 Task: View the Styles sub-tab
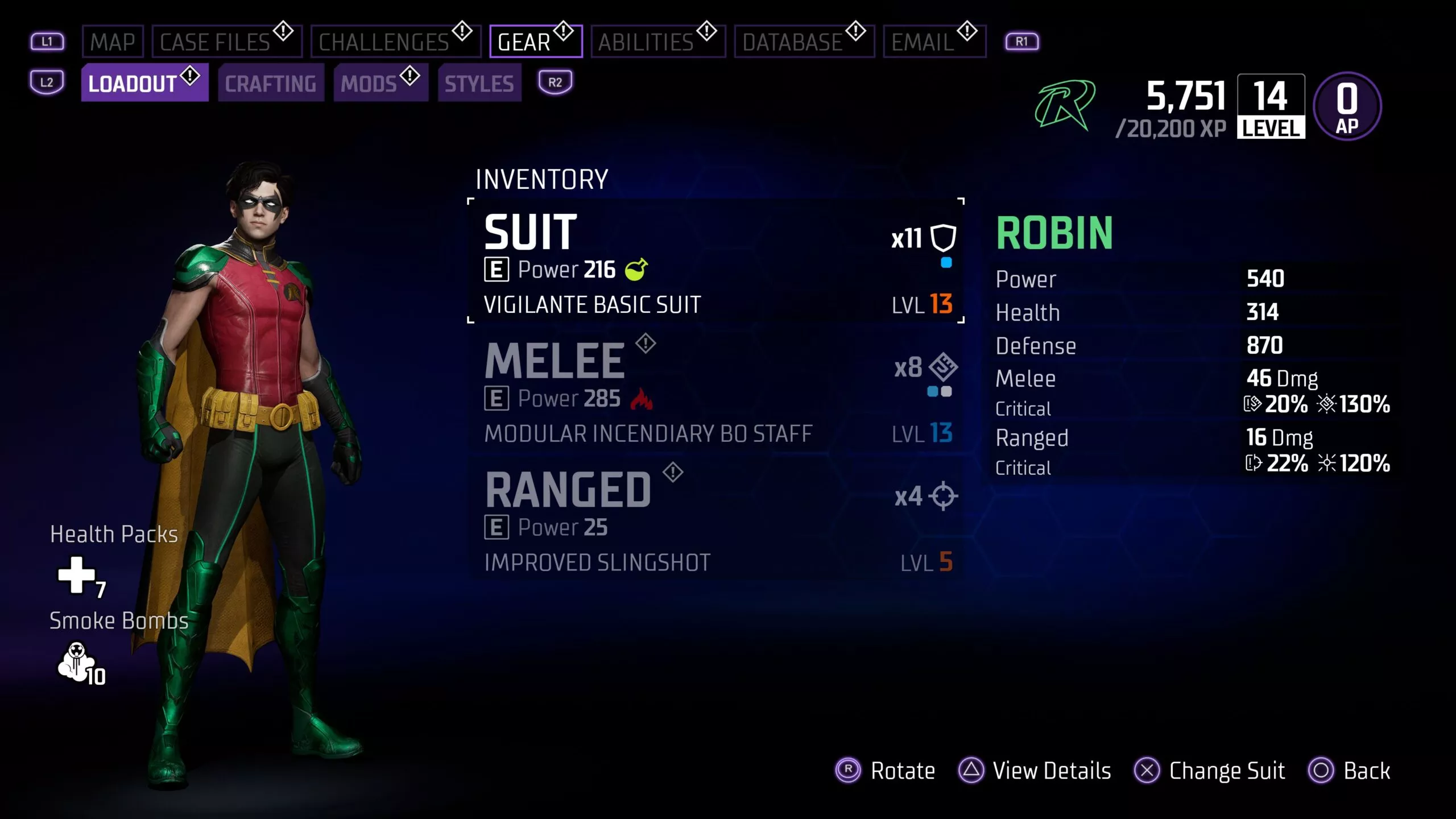coord(479,84)
